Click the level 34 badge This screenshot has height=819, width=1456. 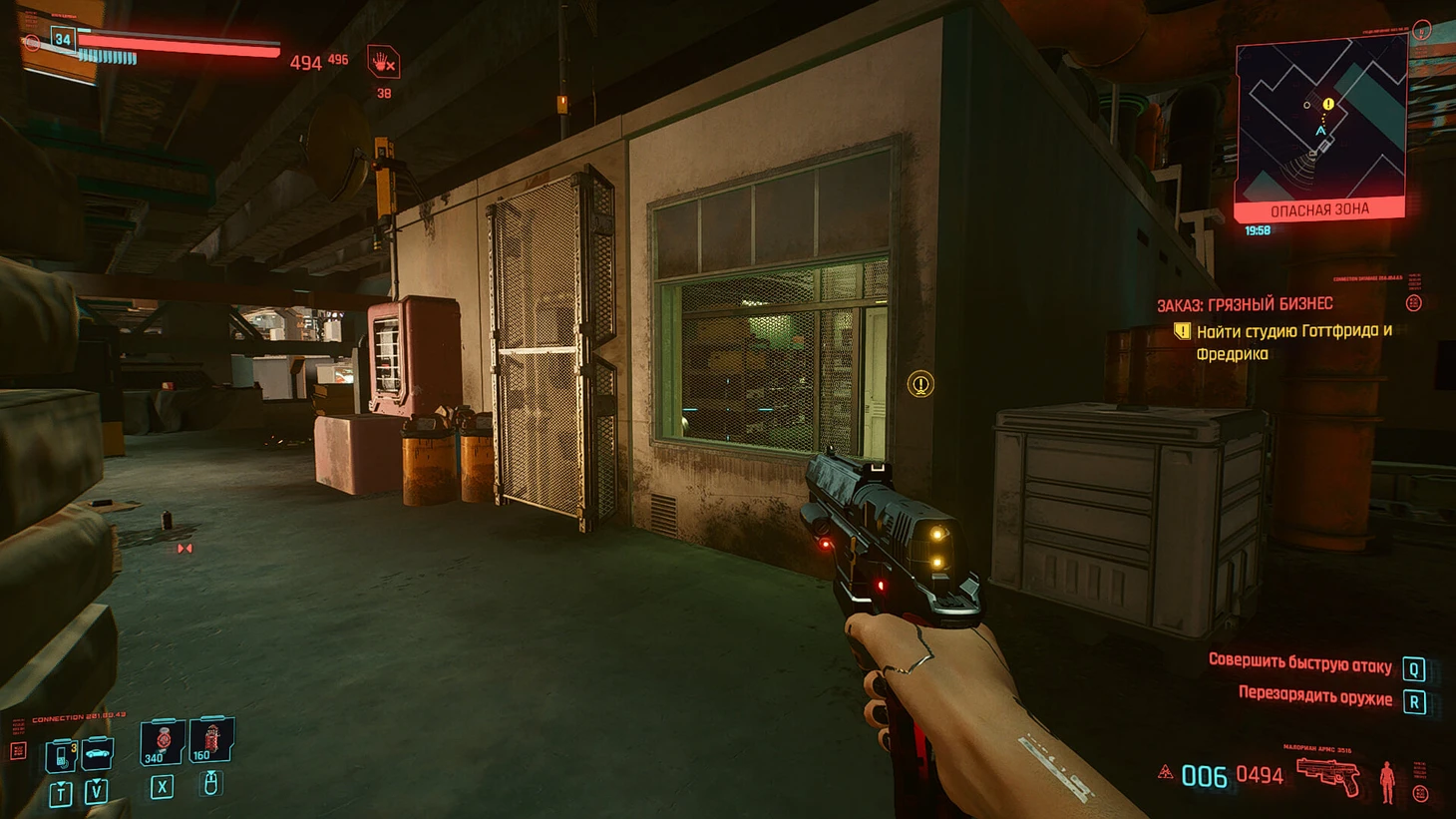[63, 40]
